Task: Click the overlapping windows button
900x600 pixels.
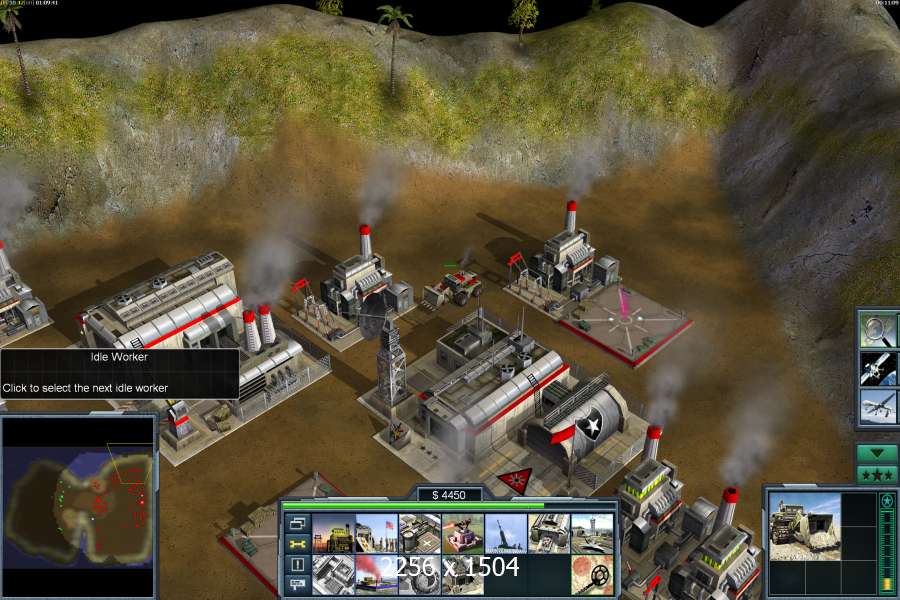Action: (297, 524)
